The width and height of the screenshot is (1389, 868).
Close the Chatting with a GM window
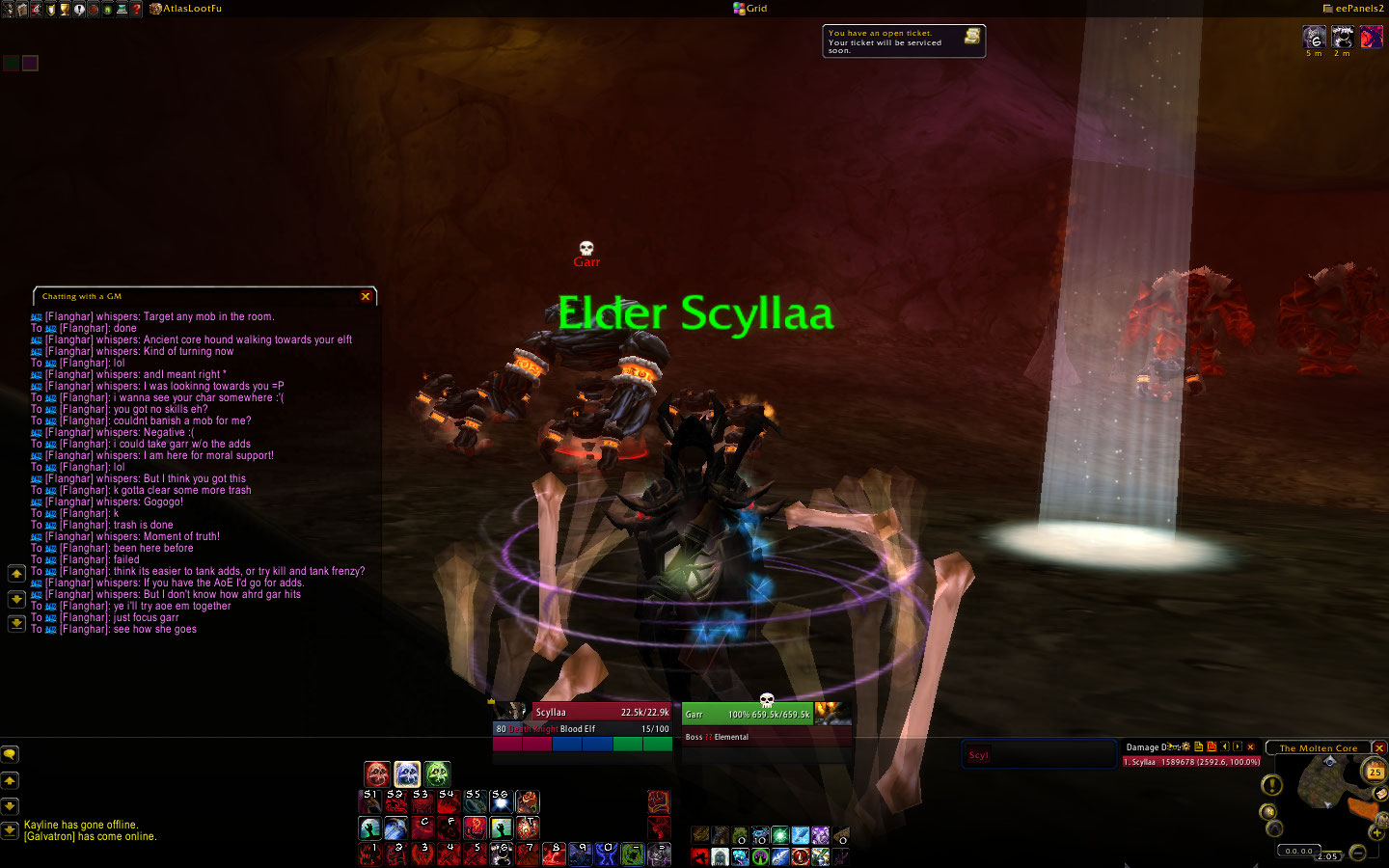366,296
